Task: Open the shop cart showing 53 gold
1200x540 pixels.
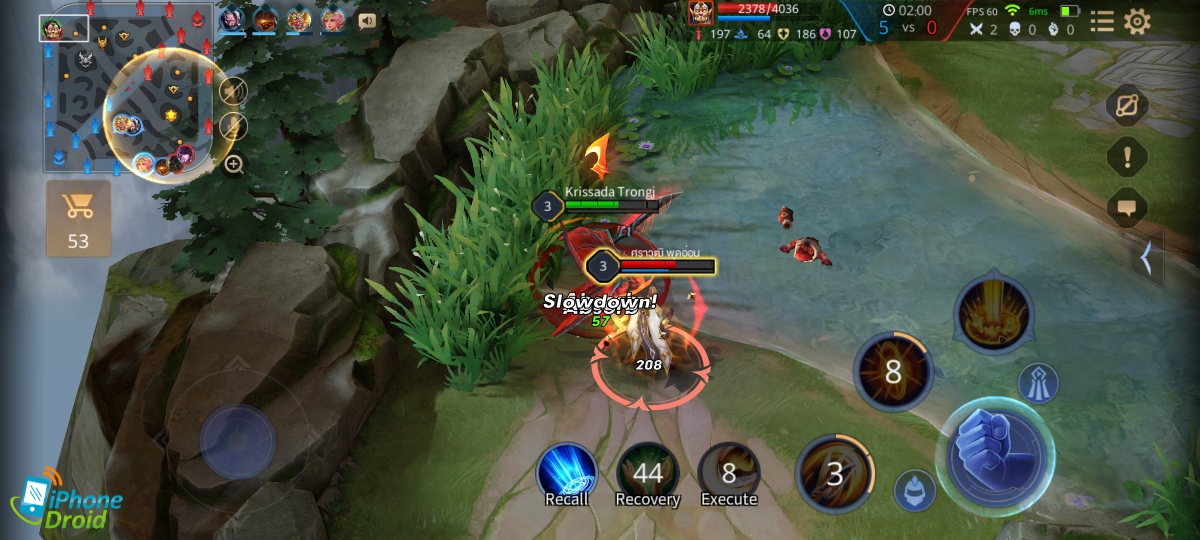Action: click(78, 218)
